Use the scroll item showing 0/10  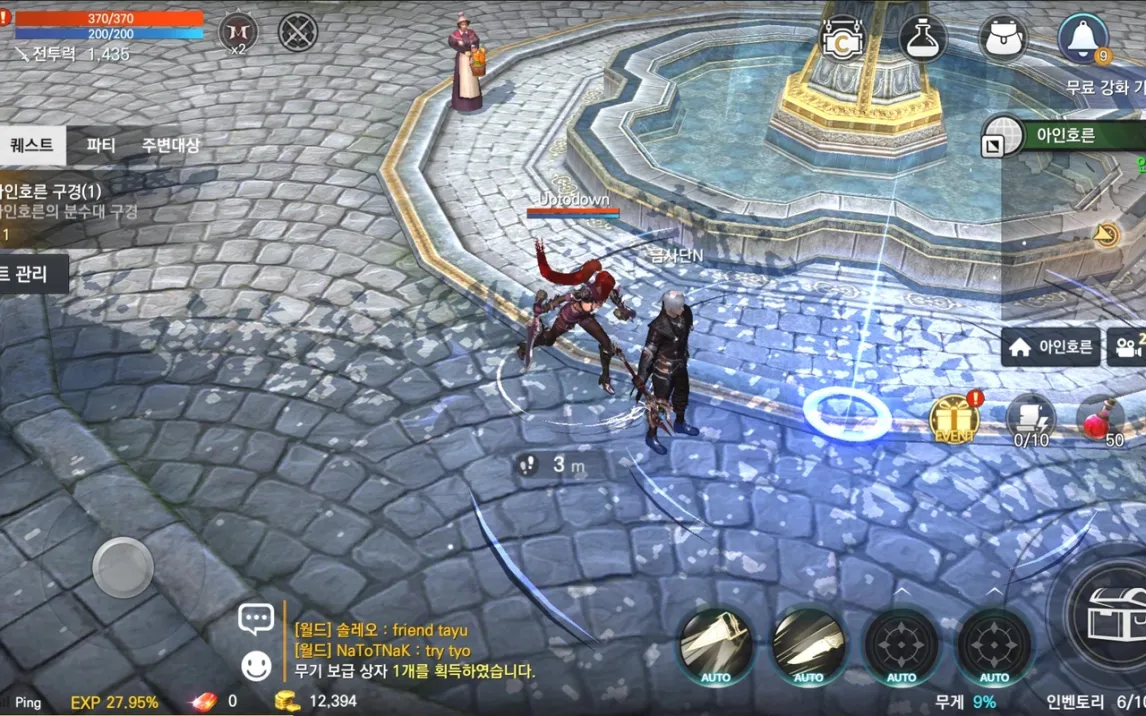click(1030, 419)
